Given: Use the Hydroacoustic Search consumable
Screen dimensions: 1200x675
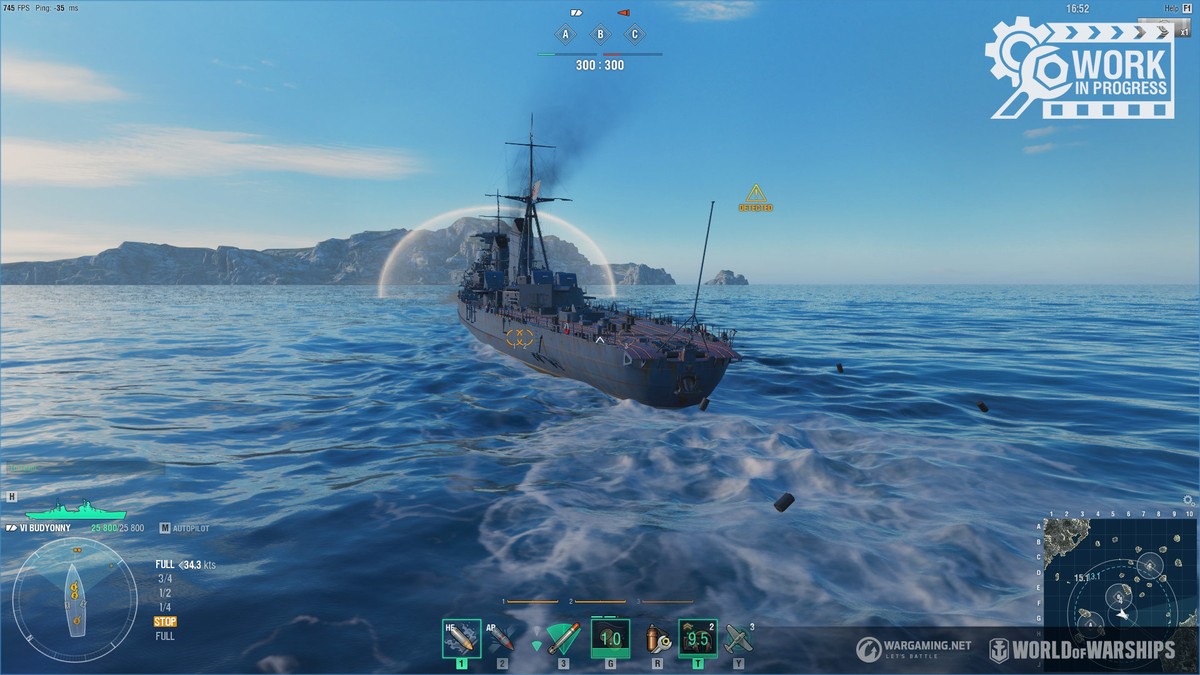Looking at the screenshot, I should (697, 638).
